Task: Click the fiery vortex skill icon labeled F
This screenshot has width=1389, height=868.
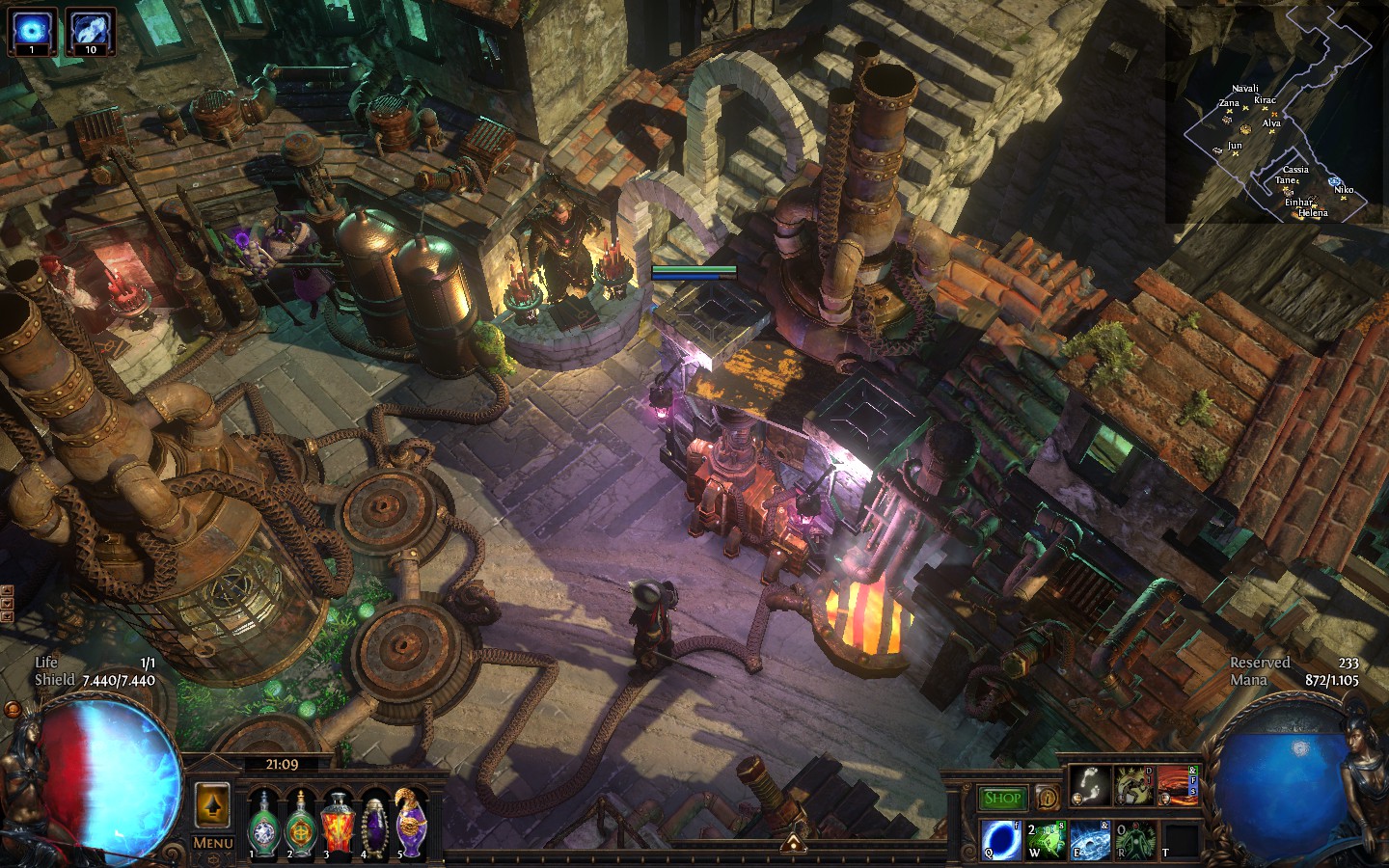Action: coord(1177,785)
